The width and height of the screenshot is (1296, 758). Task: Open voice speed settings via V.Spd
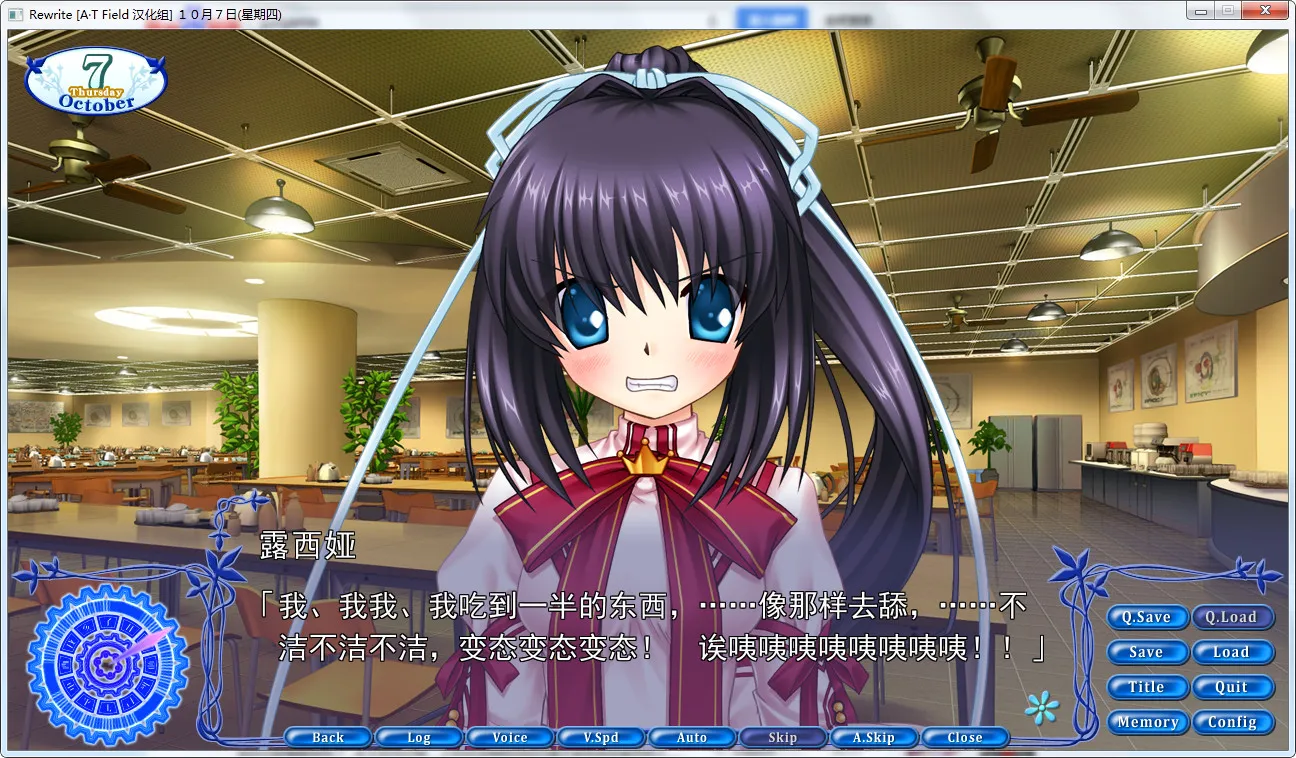[601, 737]
